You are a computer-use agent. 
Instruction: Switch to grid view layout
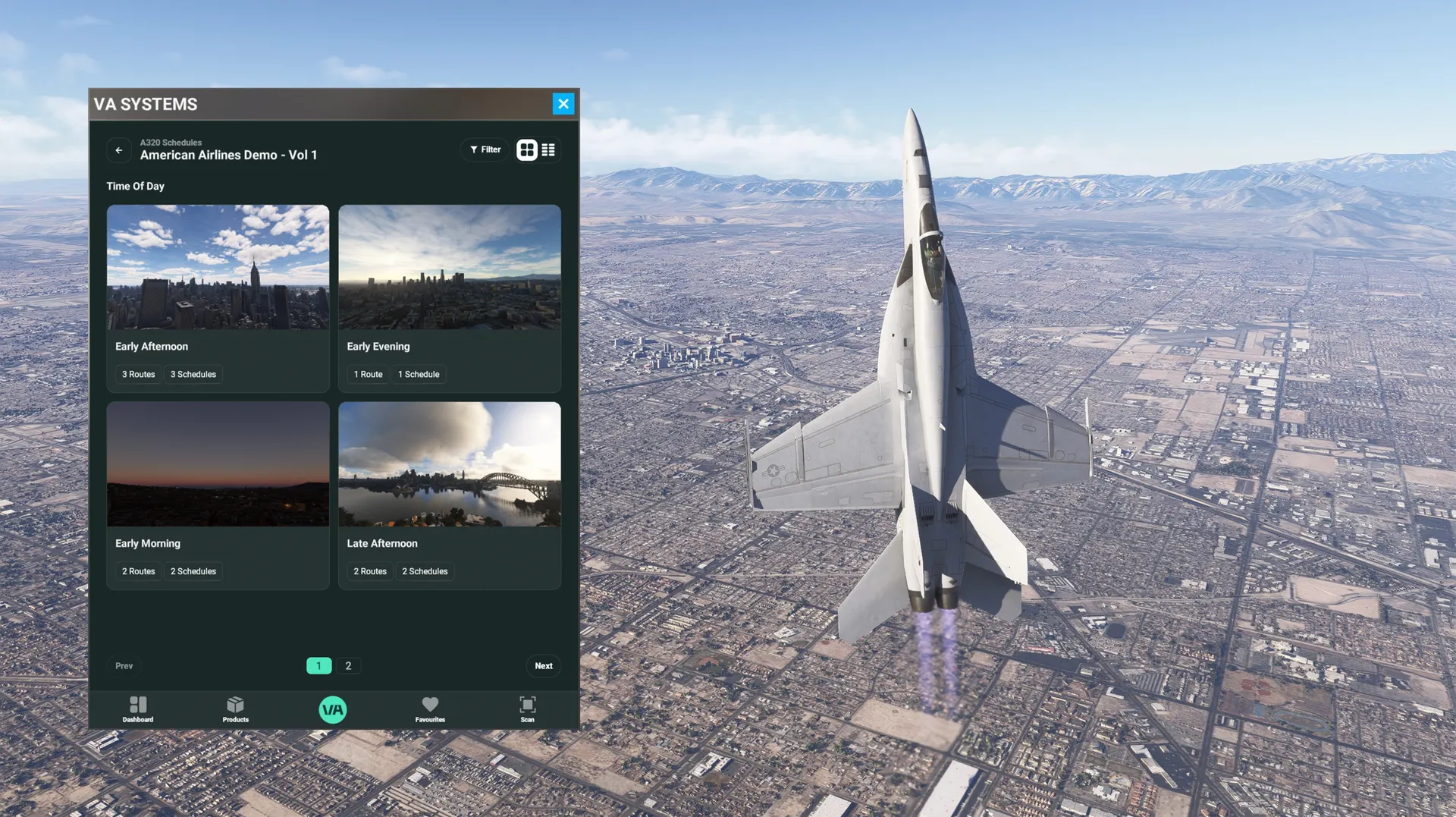pos(527,150)
